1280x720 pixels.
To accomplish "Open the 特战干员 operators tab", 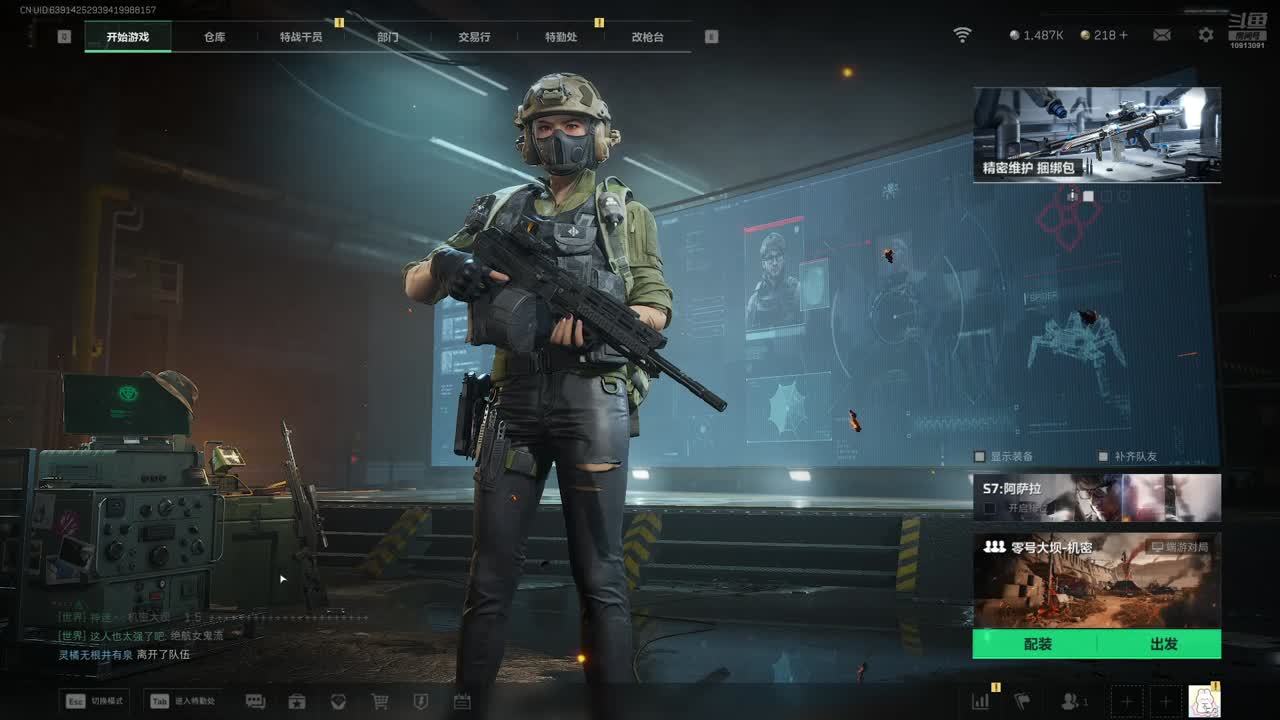I will pos(301,37).
